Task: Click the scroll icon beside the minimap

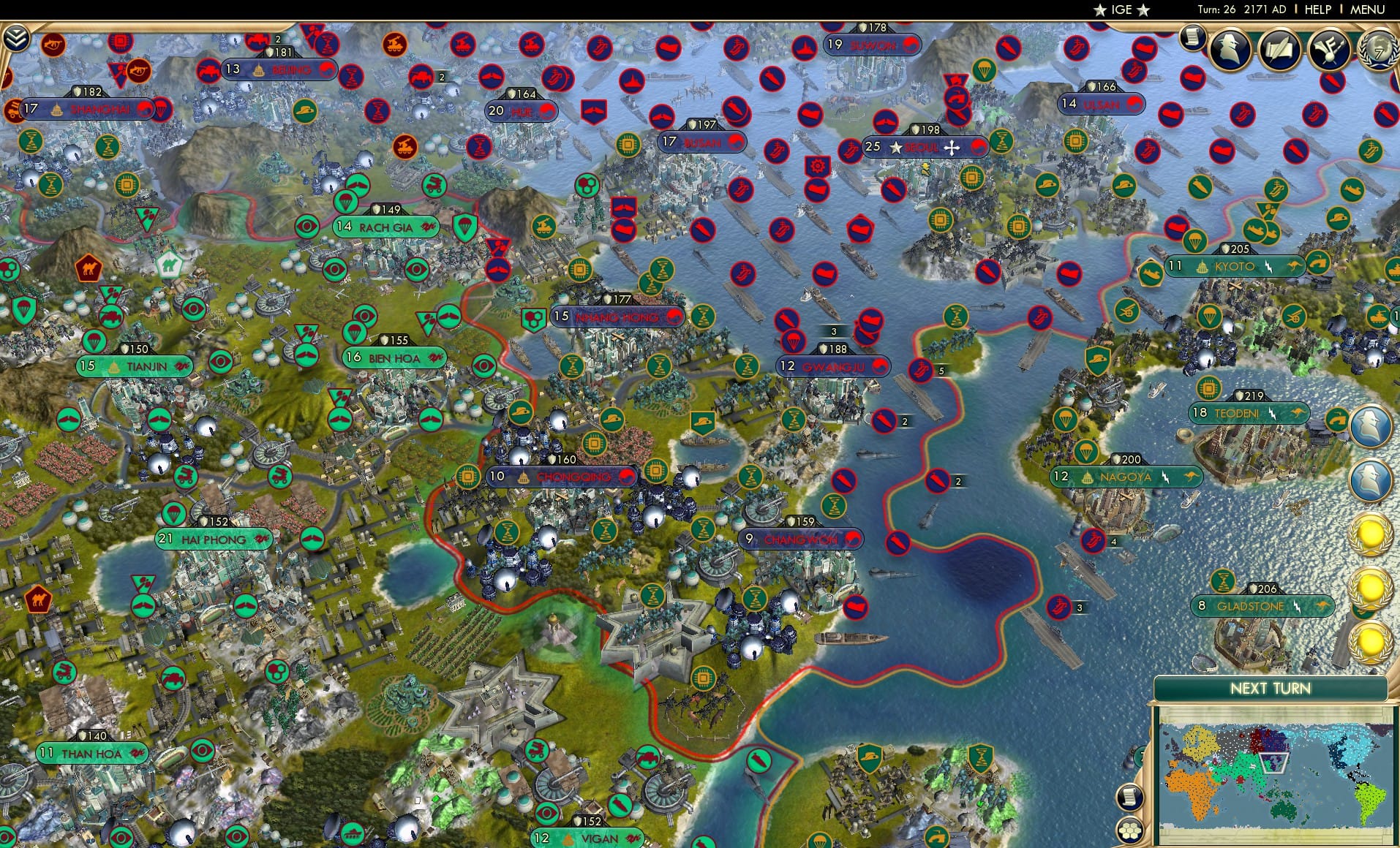Action: pos(1129,797)
